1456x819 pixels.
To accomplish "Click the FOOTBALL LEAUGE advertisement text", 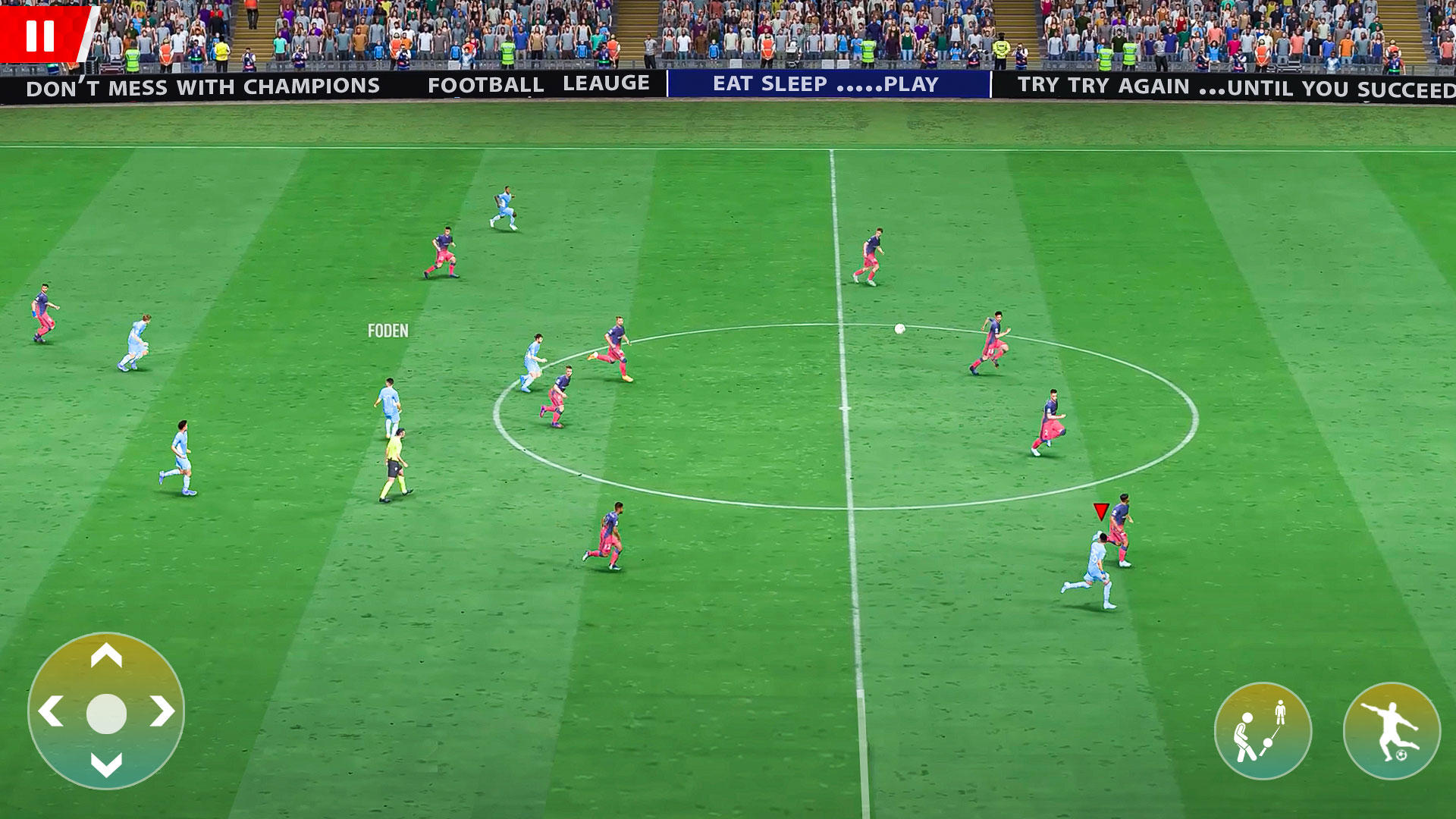I will [x=540, y=84].
